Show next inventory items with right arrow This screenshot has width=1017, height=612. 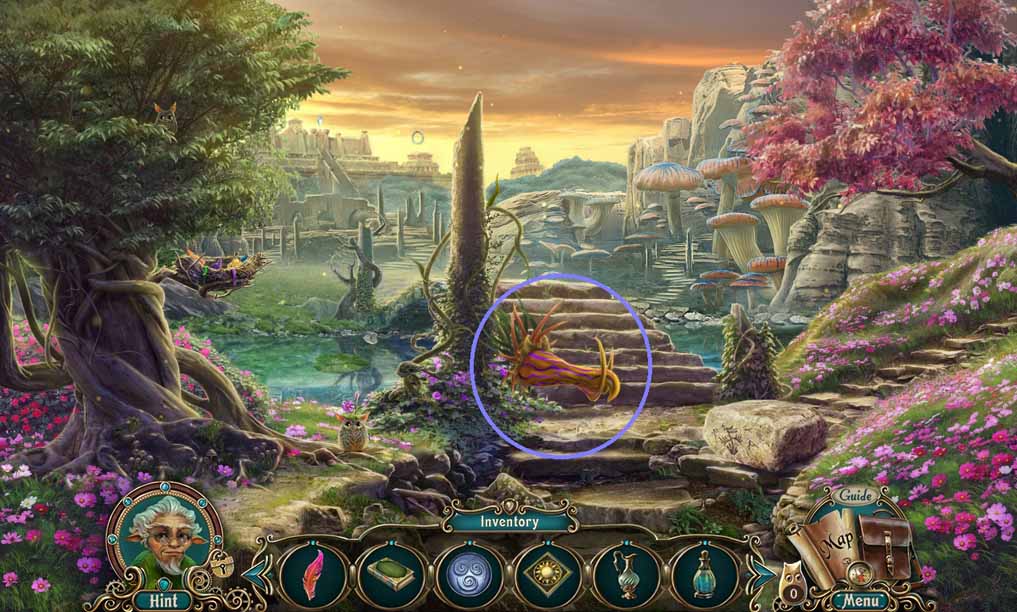coord(762,575)
